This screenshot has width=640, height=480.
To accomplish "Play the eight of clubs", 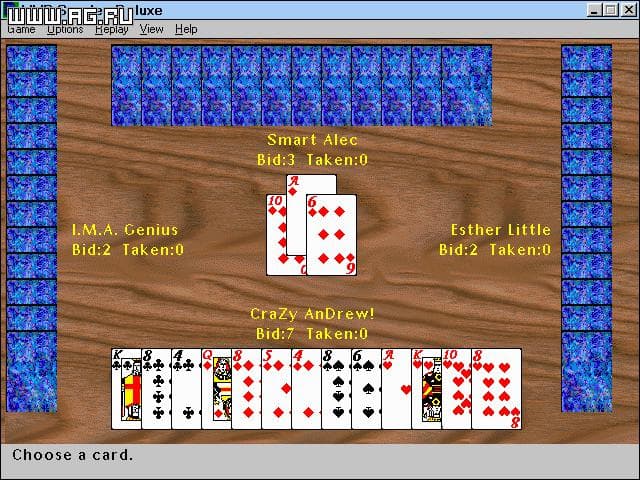I will [155, 388].
